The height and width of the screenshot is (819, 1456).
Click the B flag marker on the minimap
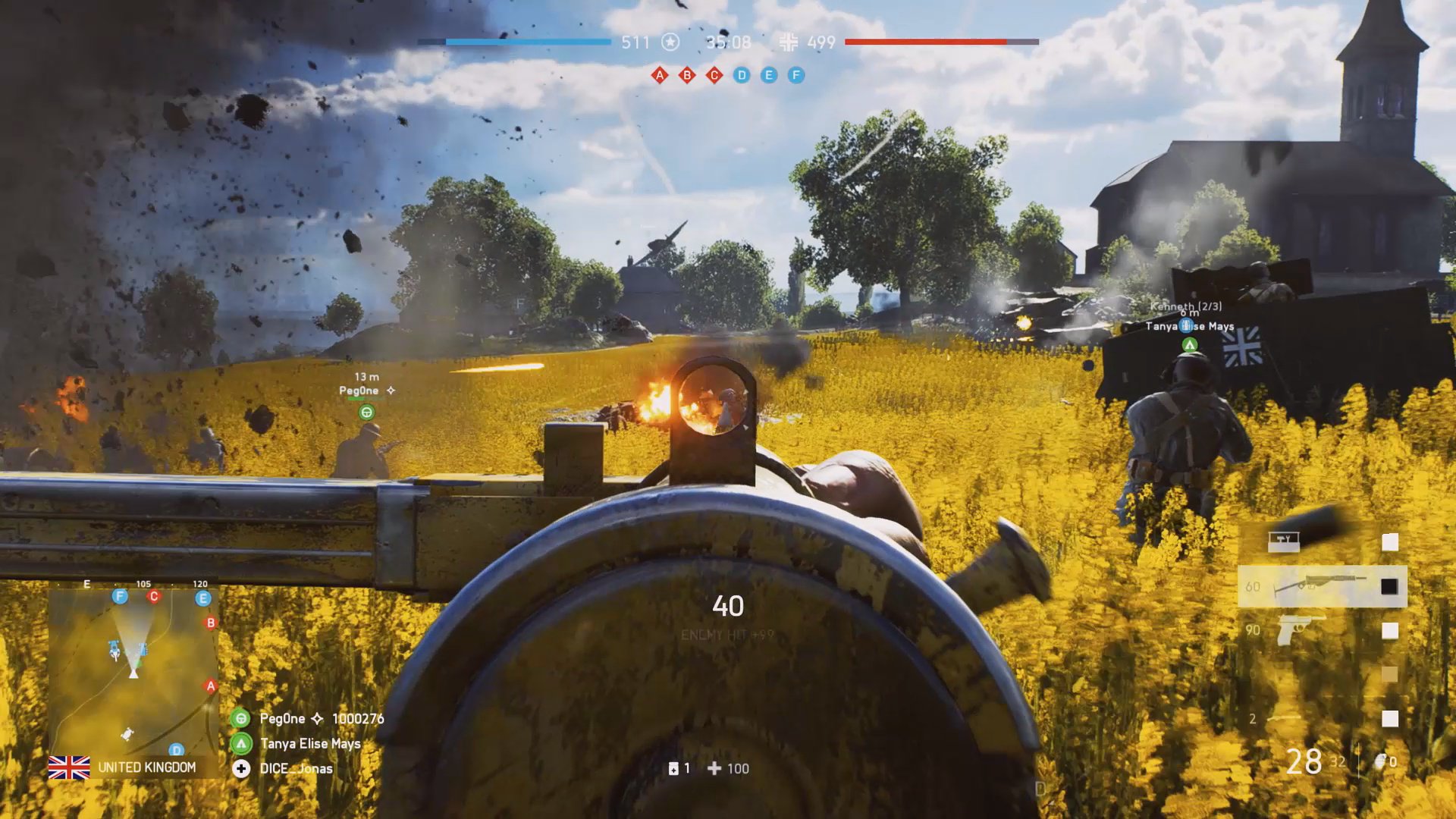(x=211, y=623)
